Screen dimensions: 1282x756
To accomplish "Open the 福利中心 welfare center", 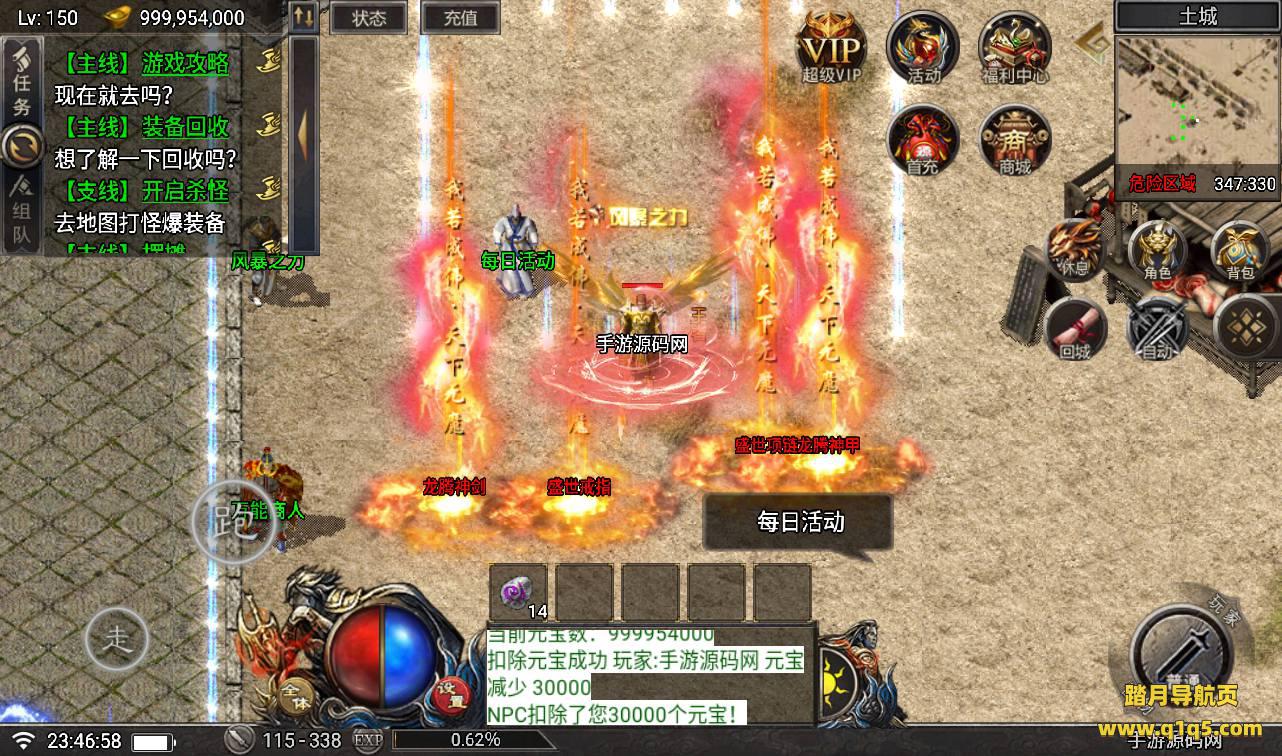I will click(1015, 47).
